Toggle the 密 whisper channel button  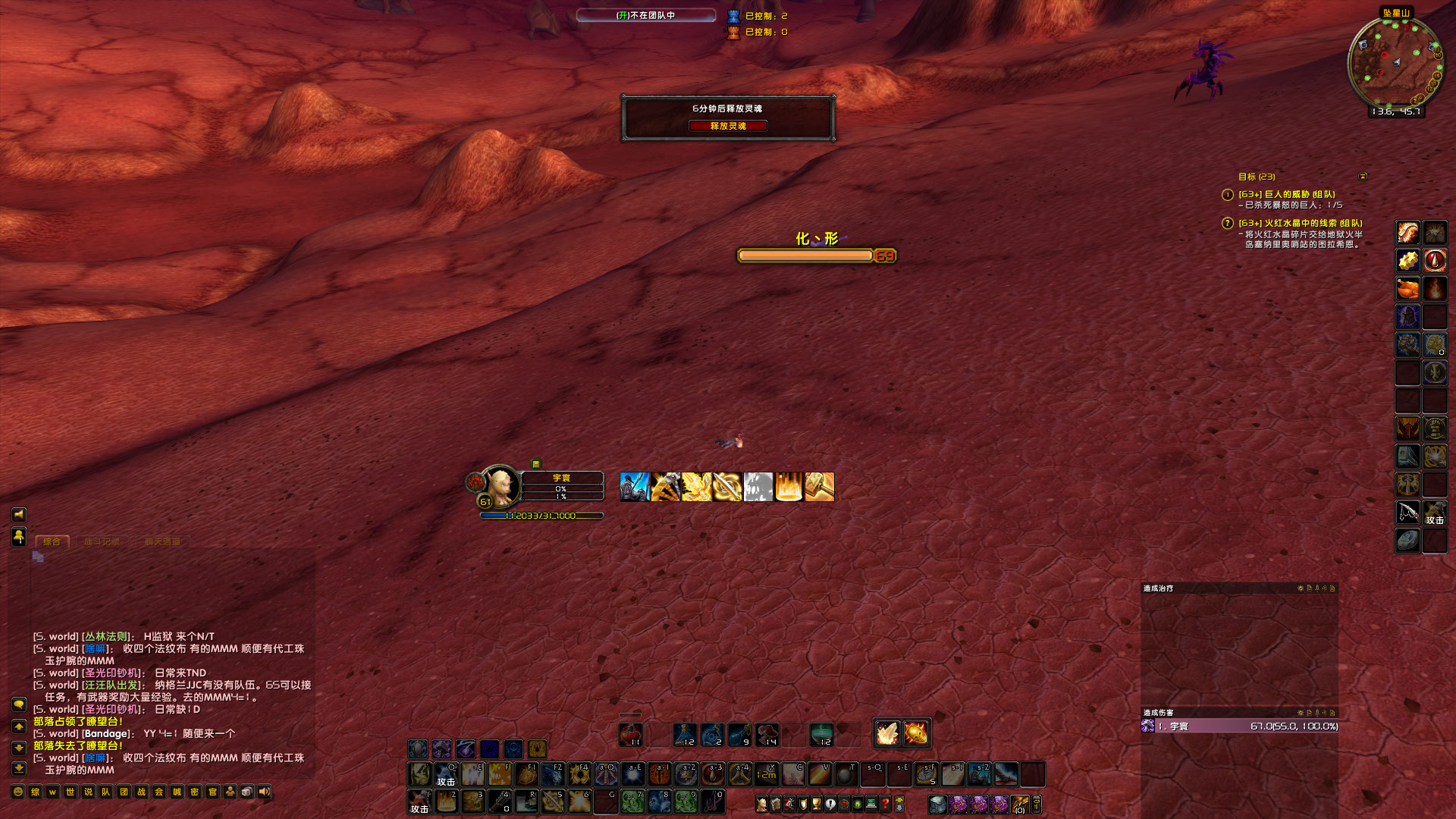pyautogui.click(x=196, y=792)
